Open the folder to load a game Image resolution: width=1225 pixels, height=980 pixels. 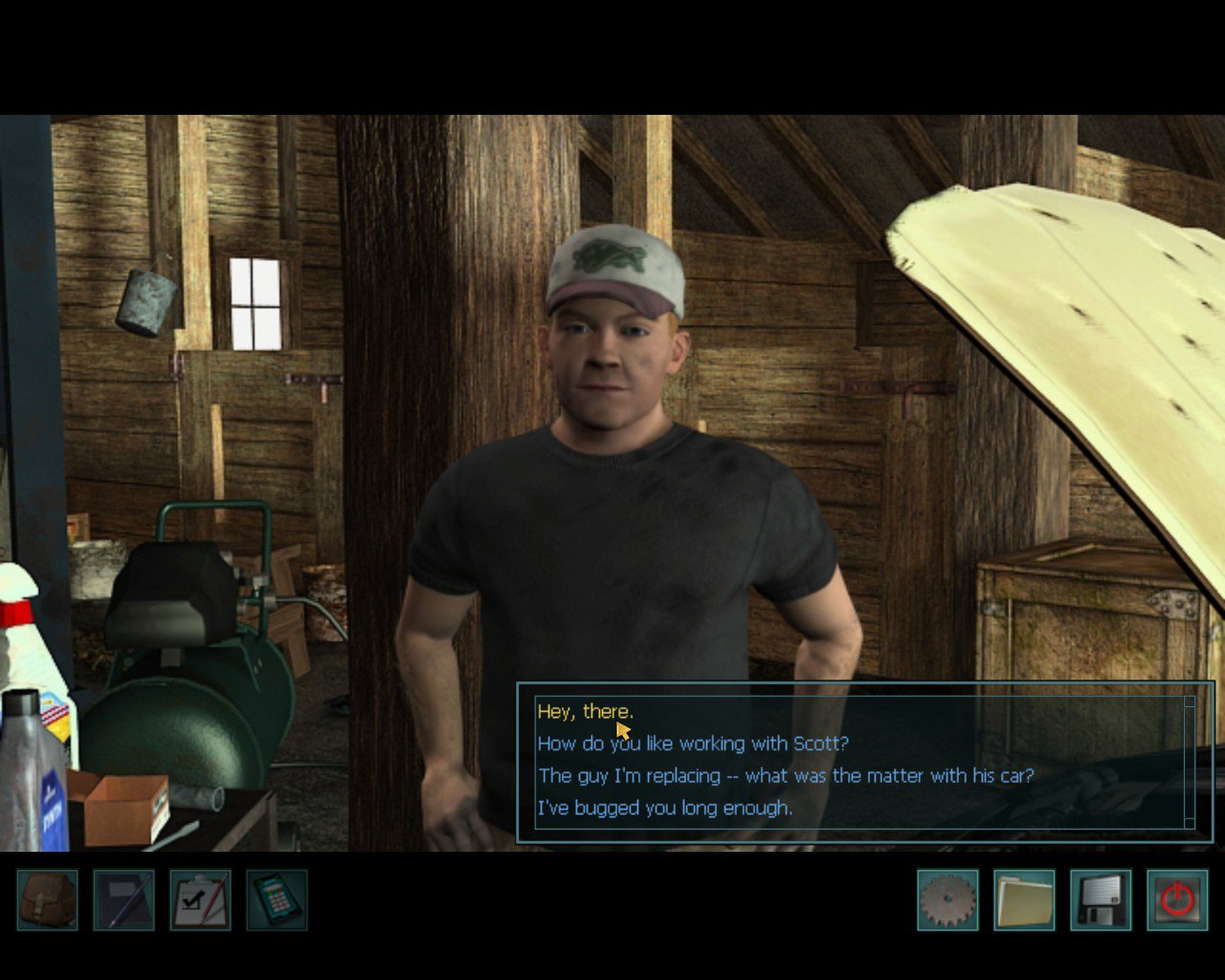pos(1024,900)
